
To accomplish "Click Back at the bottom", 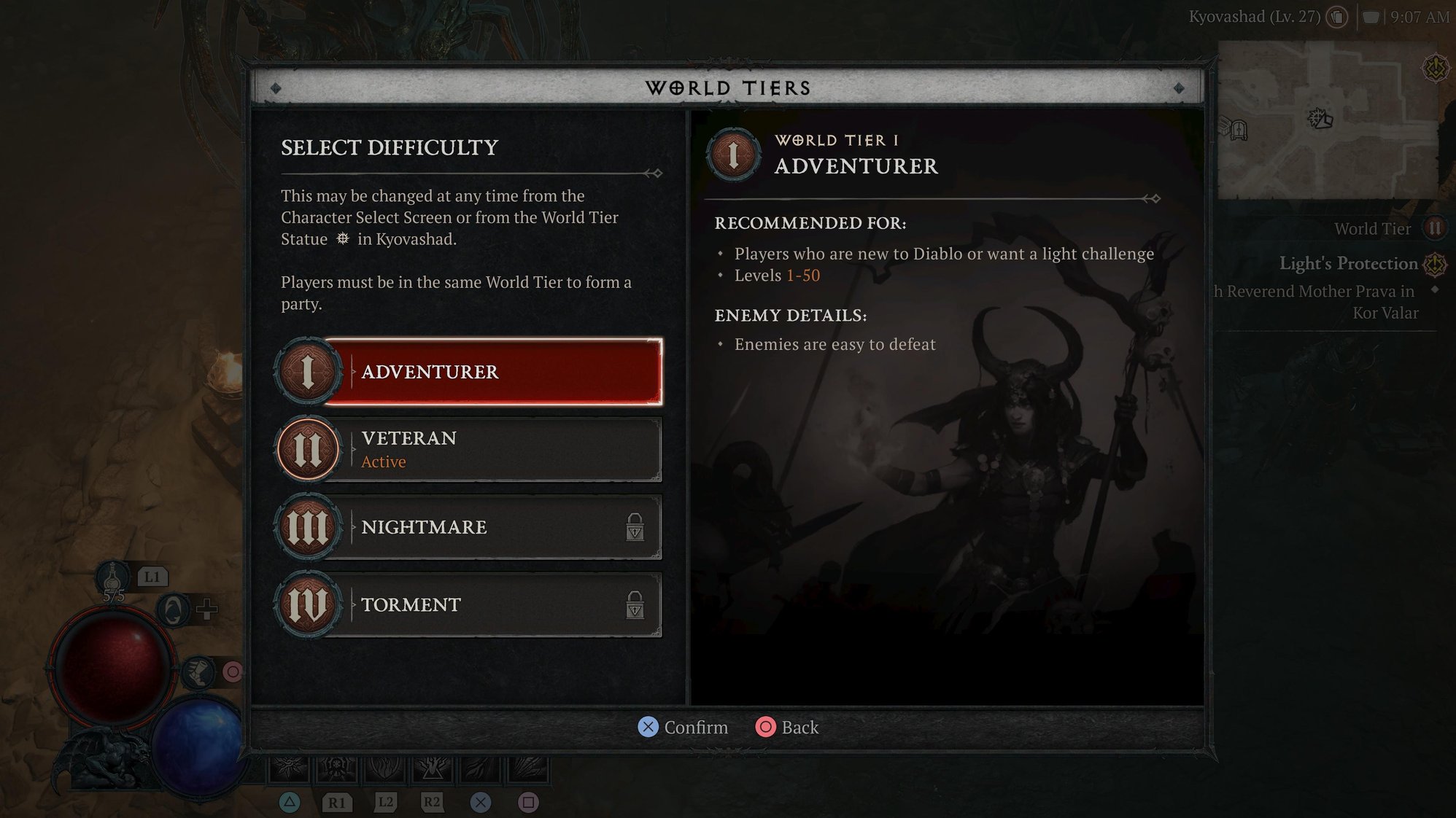I will click(x=787, y=727).
